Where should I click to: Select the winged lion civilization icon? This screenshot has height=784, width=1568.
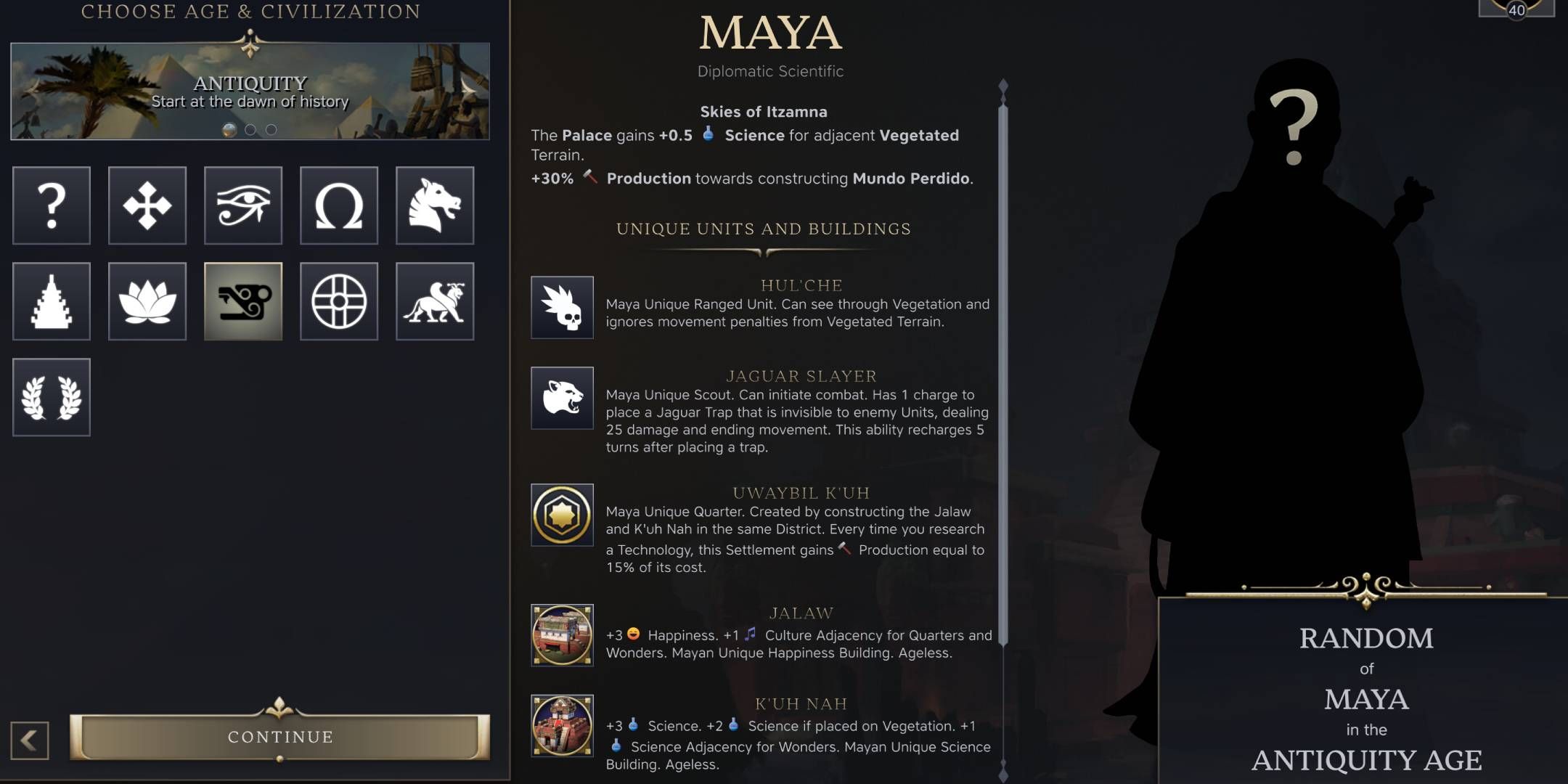[436, 301]
